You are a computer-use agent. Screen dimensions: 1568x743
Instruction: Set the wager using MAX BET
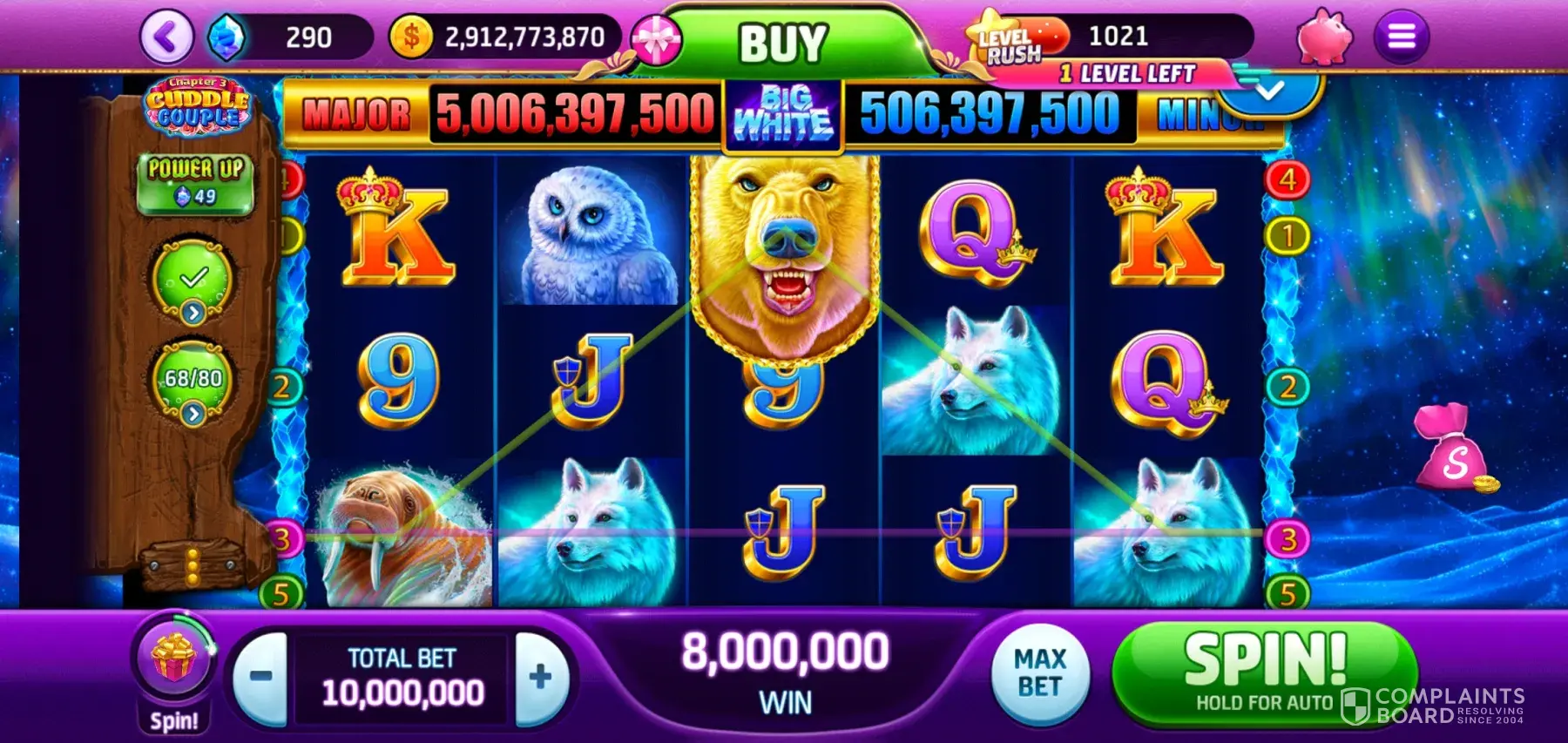1040,673
